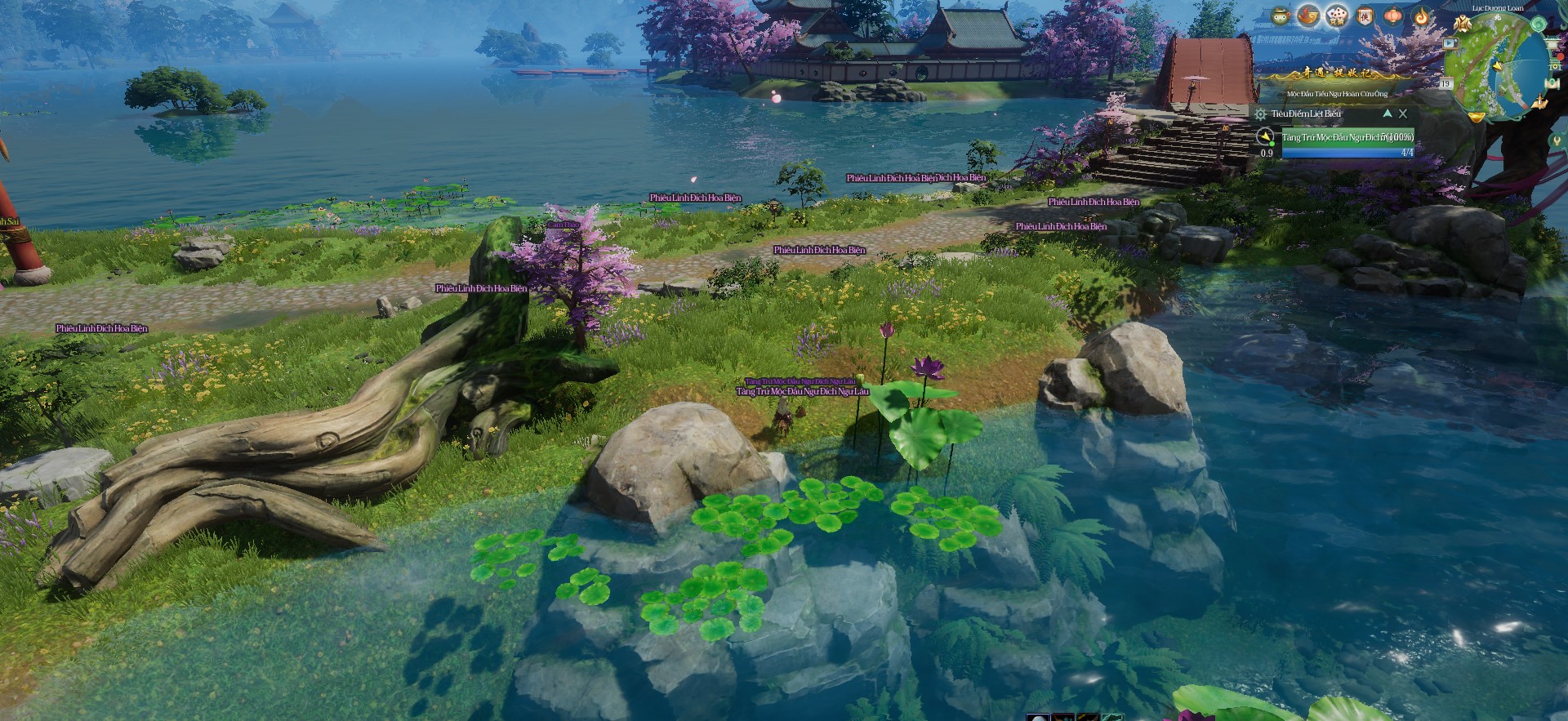Click the gold ingot icon below minimap

(1476, 117)
